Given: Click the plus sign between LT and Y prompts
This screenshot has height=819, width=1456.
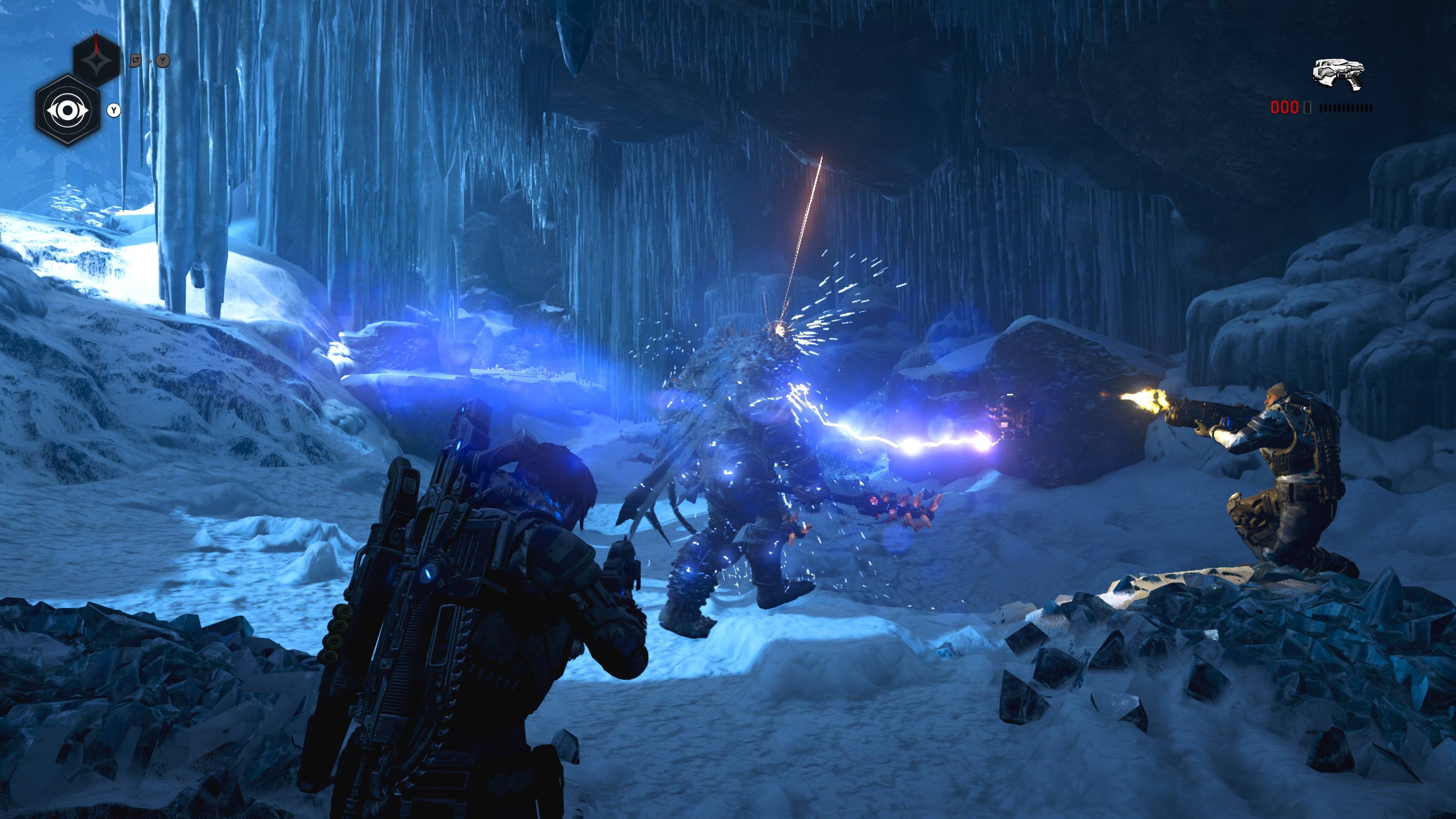Looking at the screenshot, I should [149, 61].
